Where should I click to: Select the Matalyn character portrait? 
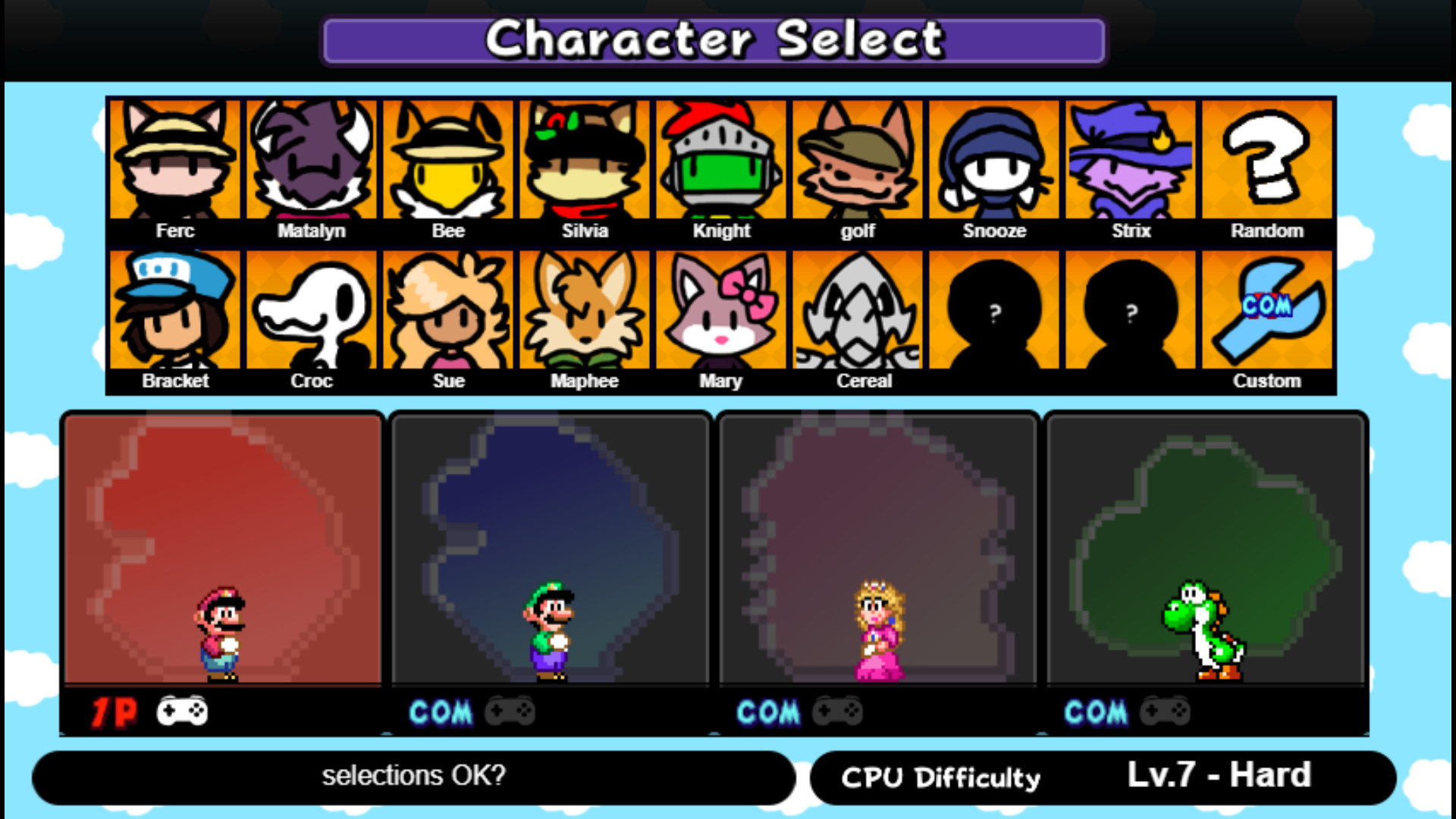tap(312, 159)
